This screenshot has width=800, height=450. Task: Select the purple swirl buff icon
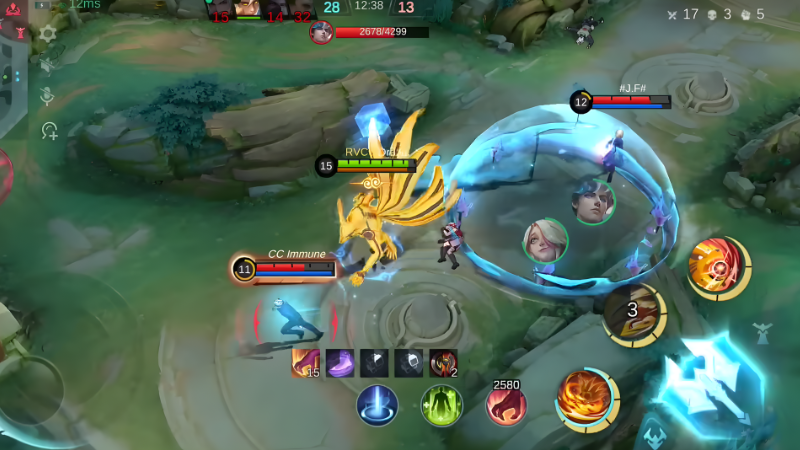[340, 363]
